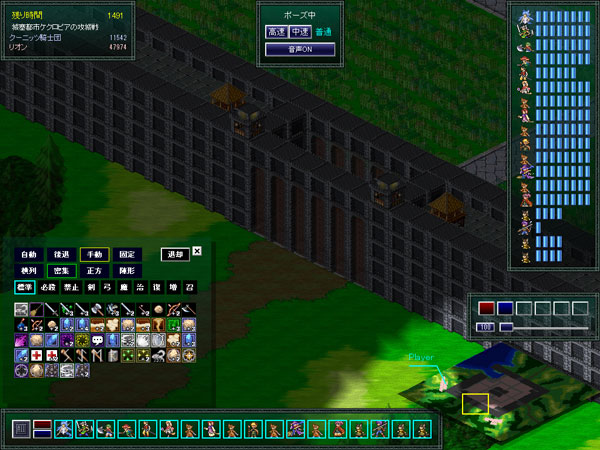Open the 禁止 forbidden skills tab
This screenshot has width=600, height=450.
[x=71, y=286]
